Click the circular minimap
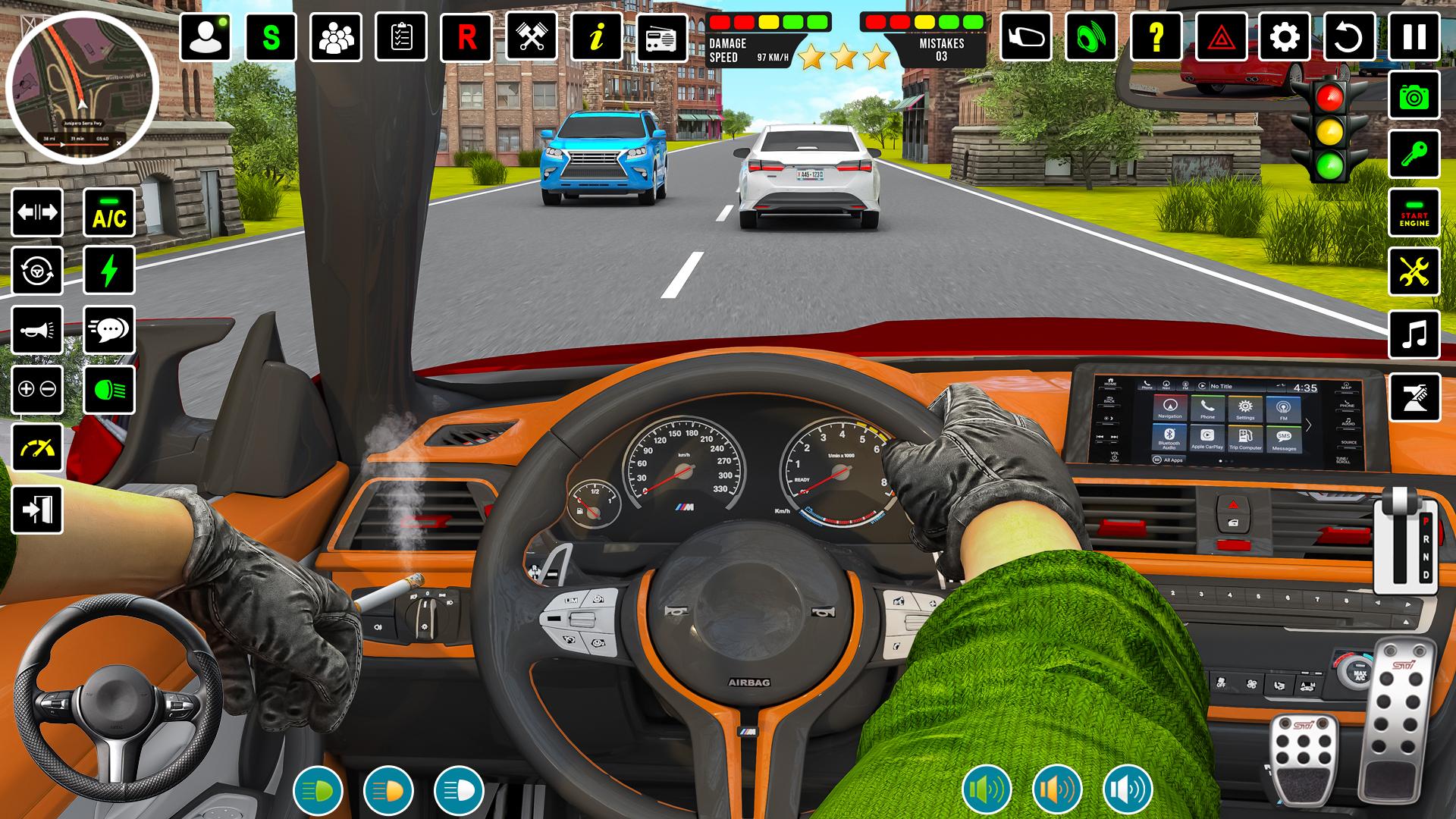 tap(82, 88)
